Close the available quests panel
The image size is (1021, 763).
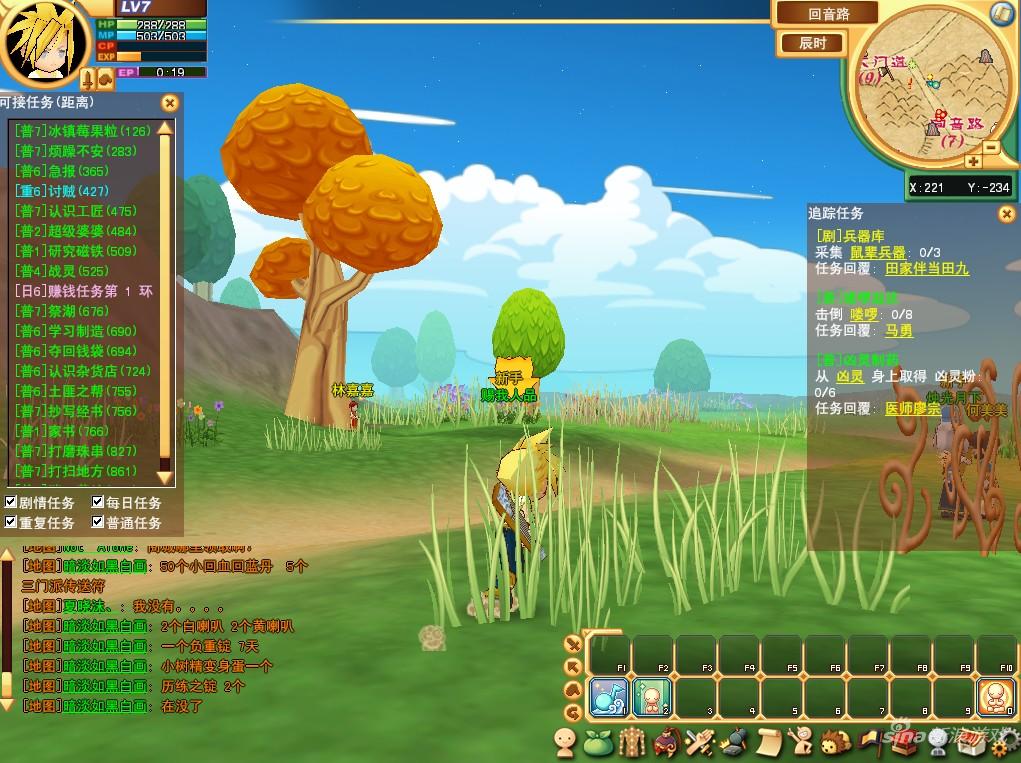(170, 102)
